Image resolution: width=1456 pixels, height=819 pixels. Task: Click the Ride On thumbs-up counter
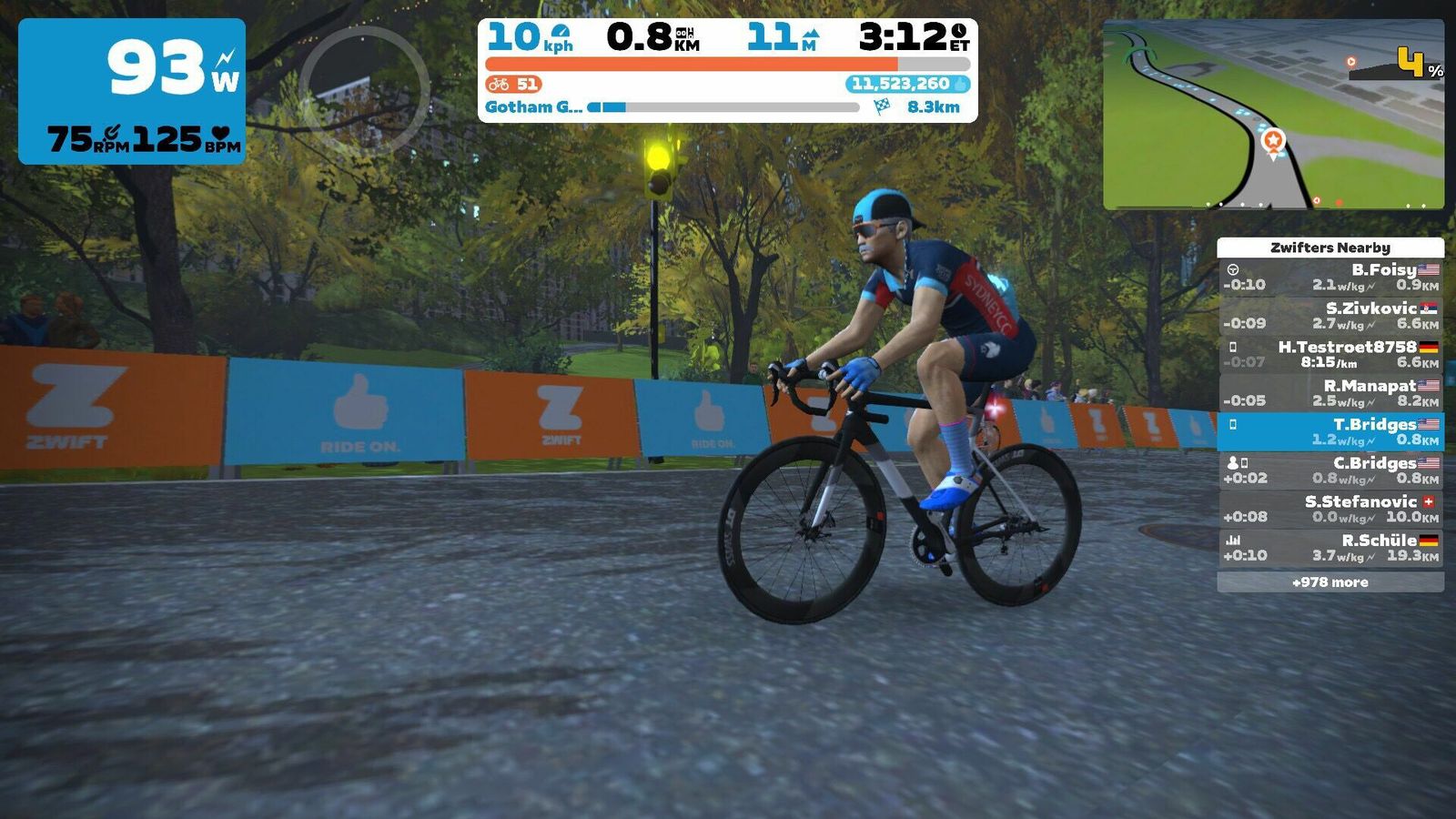[907, 84]
